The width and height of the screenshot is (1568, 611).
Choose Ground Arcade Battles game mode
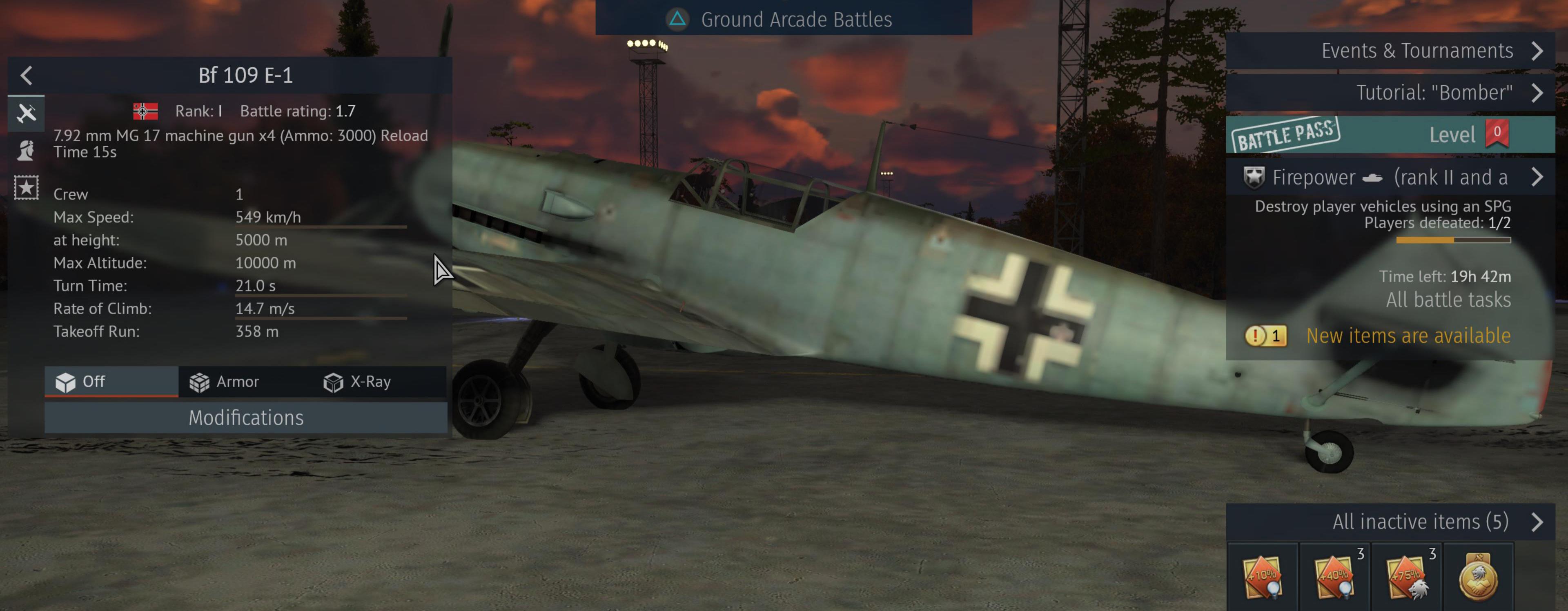point(783,20)
